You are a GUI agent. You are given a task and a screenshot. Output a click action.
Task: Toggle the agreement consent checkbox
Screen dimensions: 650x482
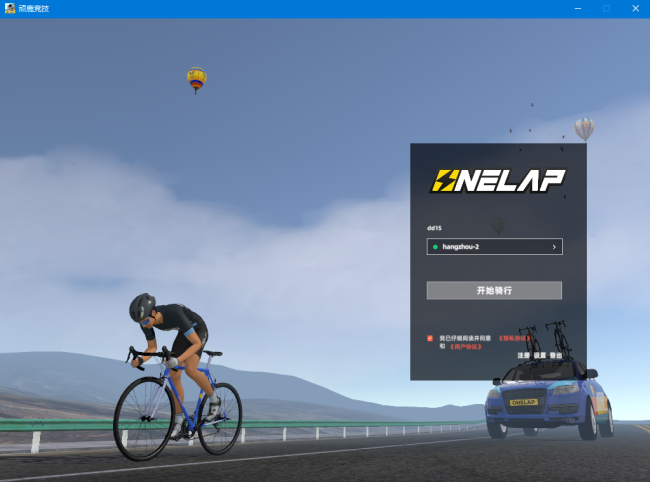(x=430, y=339)
